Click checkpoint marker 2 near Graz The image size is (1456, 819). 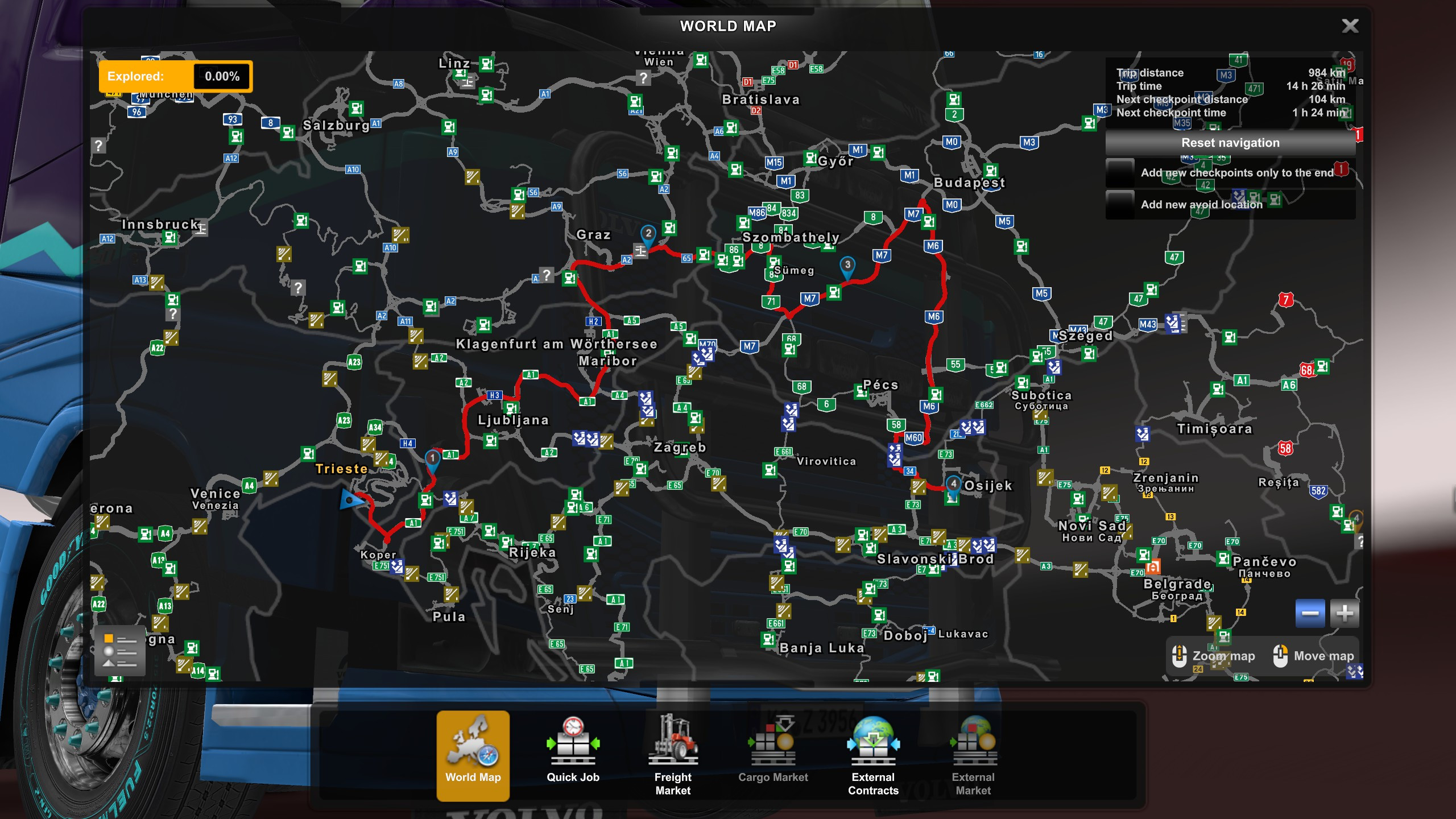pos(647,233)
